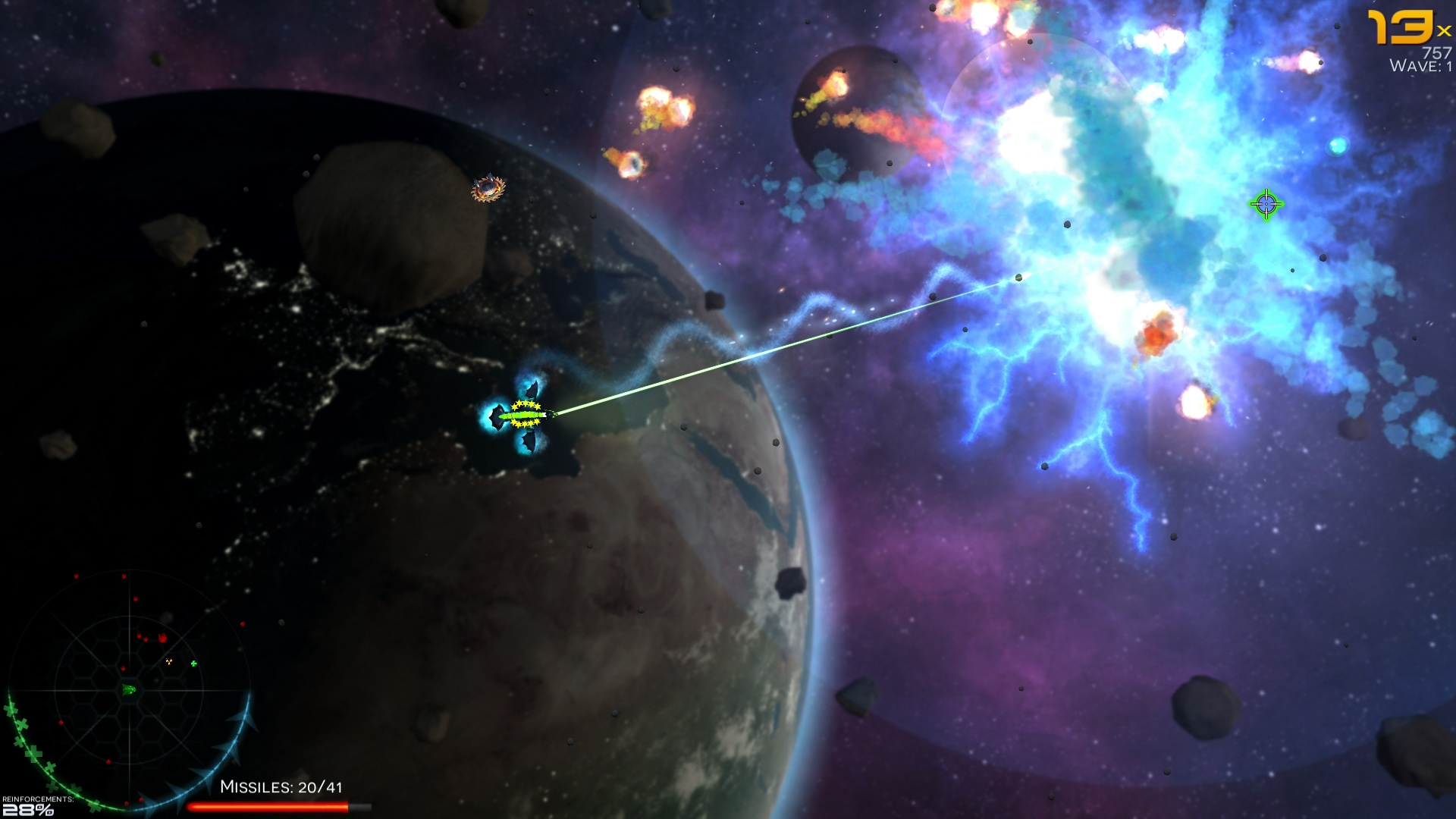The width and height of the screenshot is (1456, 819).
Task: Select the center of the circular radar minimap
Action: 129,689
